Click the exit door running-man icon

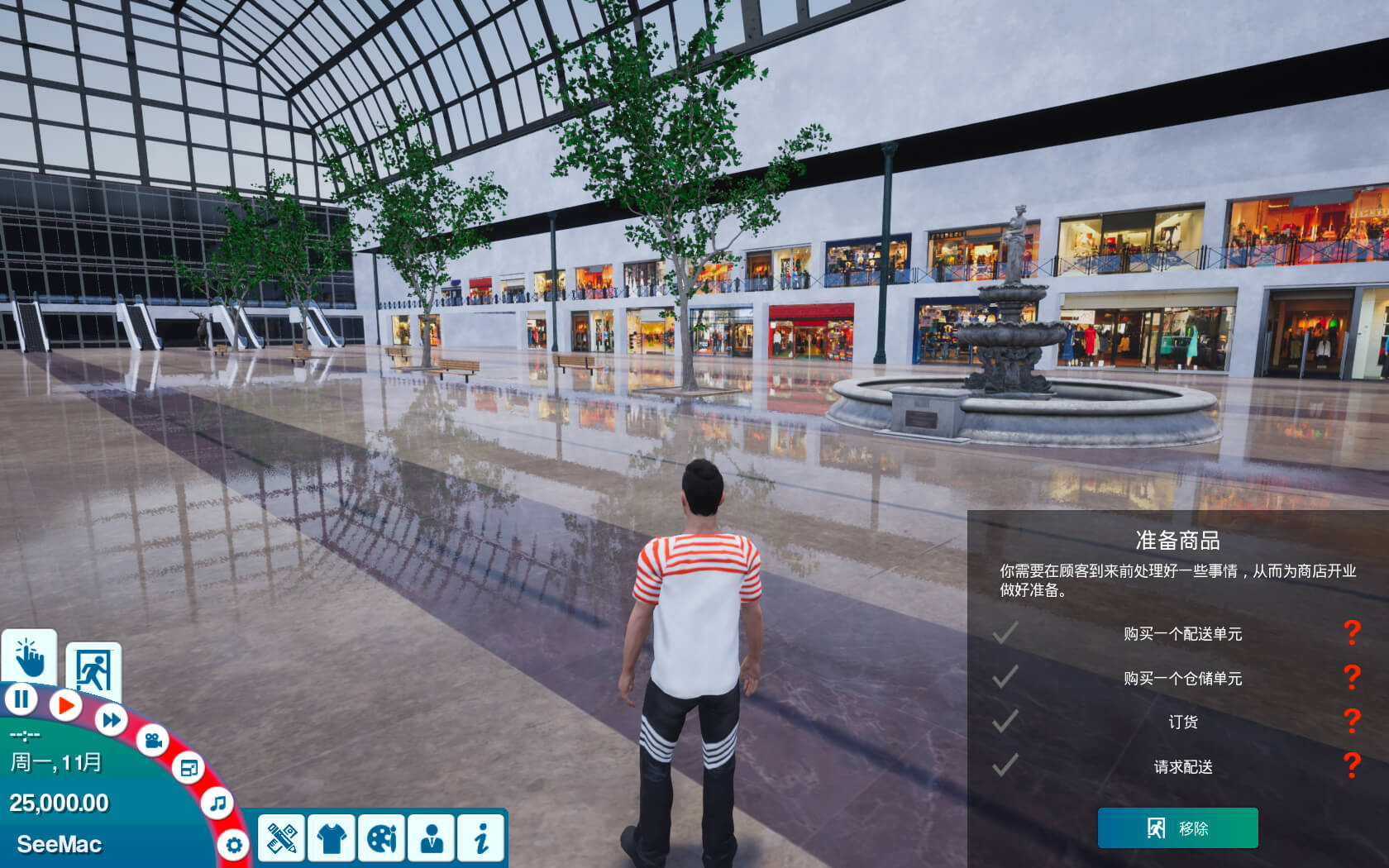tap(93, 670)
